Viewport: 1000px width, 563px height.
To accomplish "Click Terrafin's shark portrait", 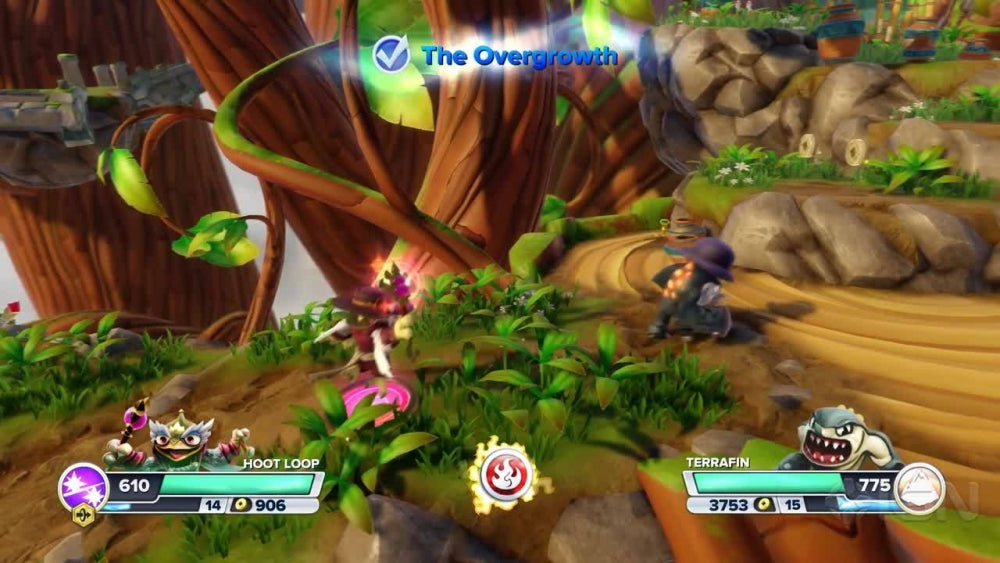I will pos(840,440).
